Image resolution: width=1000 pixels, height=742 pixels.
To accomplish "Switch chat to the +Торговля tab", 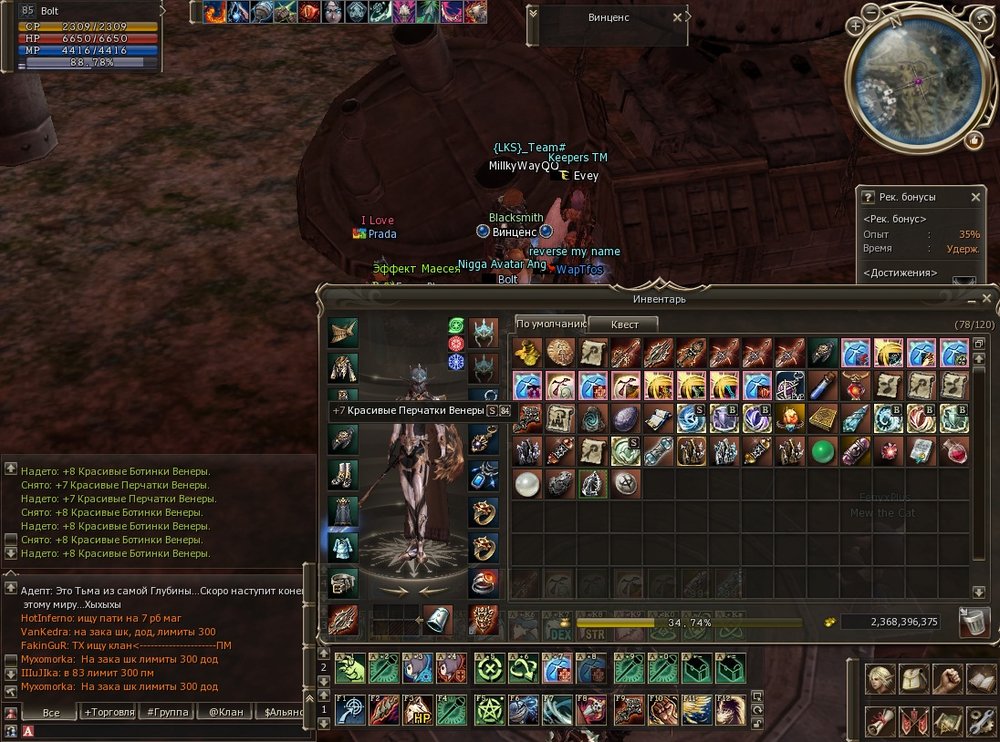I will 110,712.
